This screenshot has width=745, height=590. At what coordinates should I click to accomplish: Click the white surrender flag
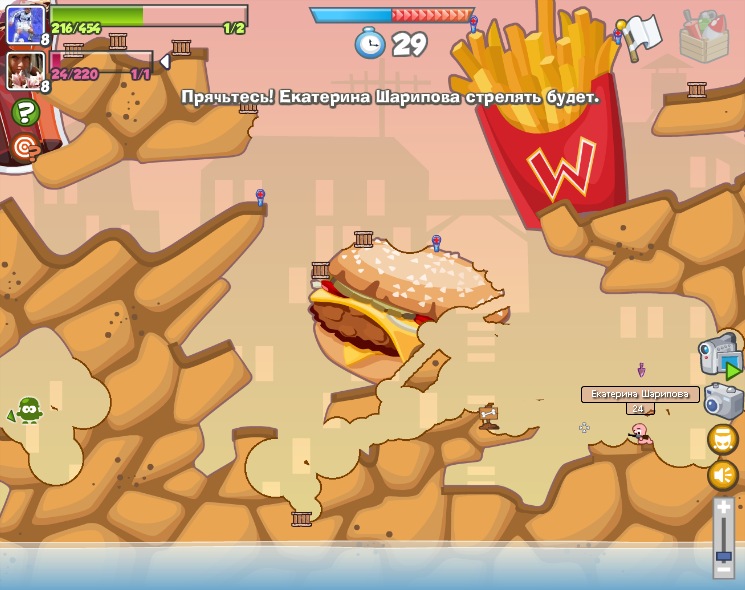639,37
